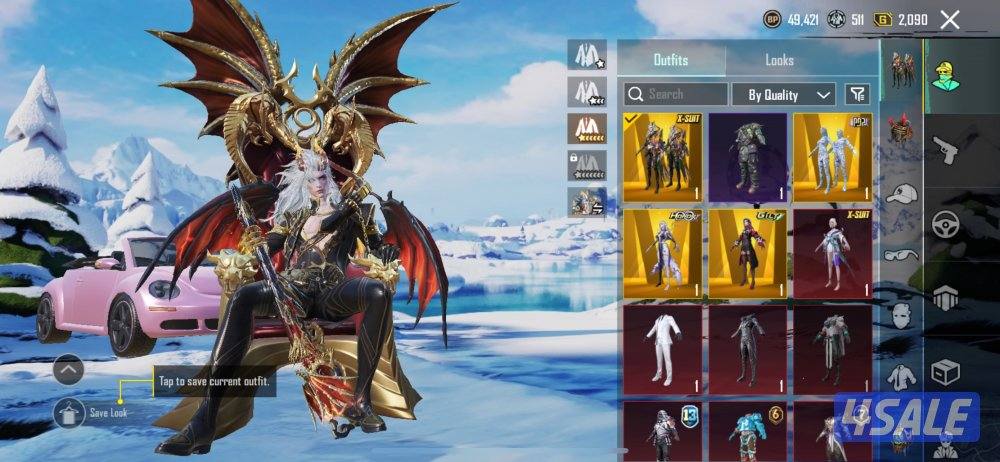
Task: Save the current look with the hanger button
Action: [70, 411]
